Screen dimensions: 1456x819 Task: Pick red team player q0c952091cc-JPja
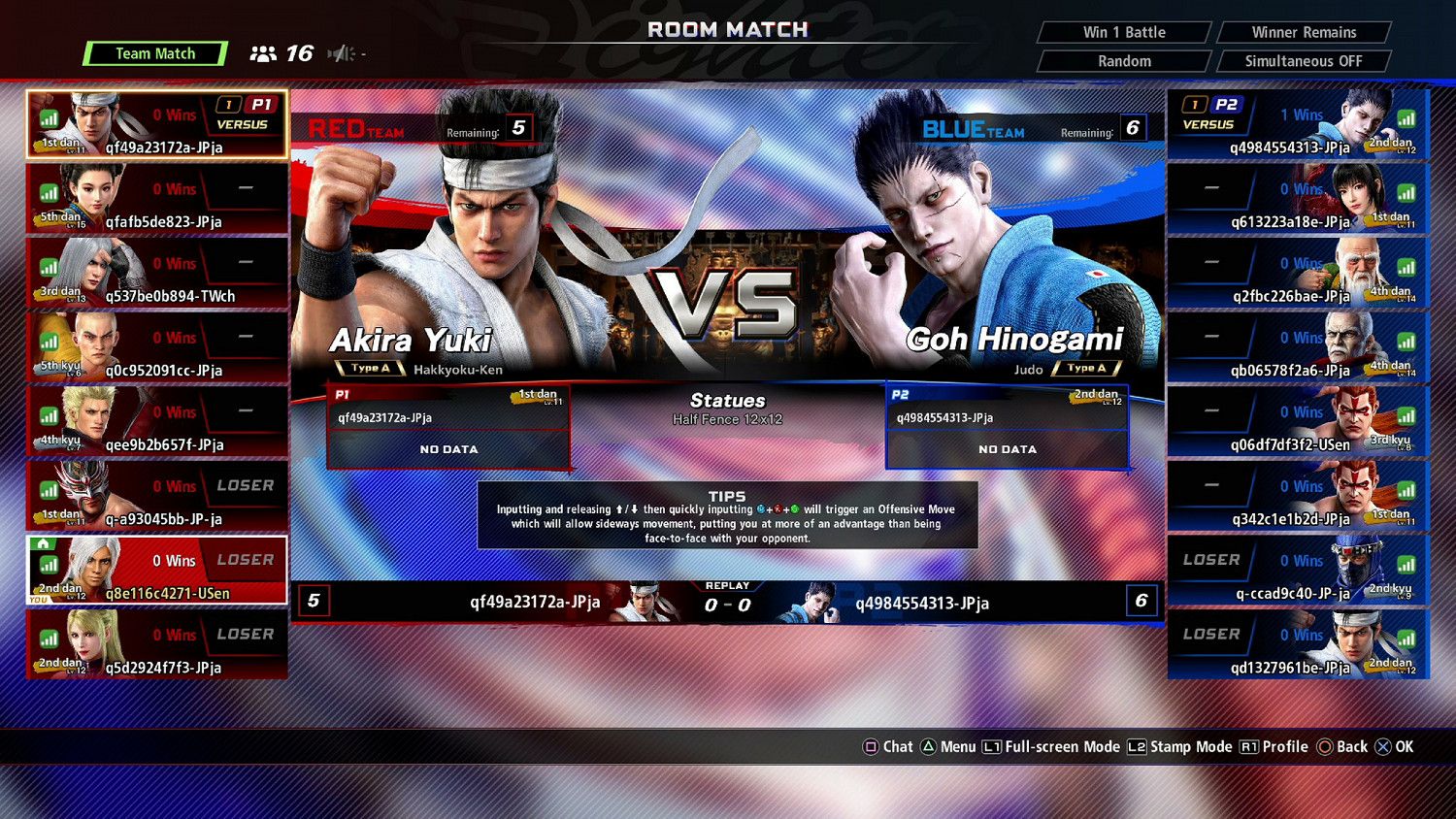coord(157,347)
